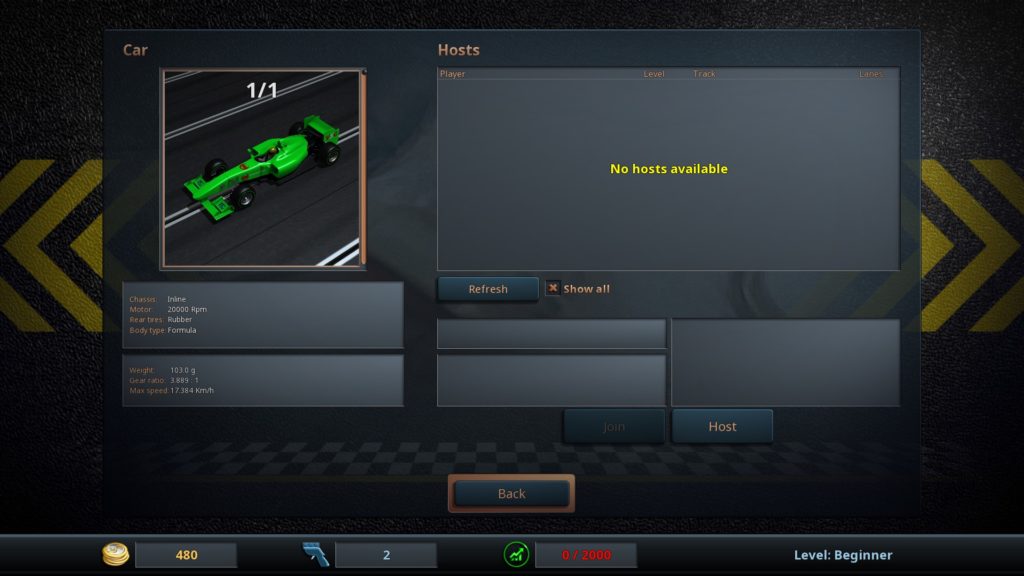1024x576 pixels.
Task: Host a new race
Action: click(x=722, y=426)
